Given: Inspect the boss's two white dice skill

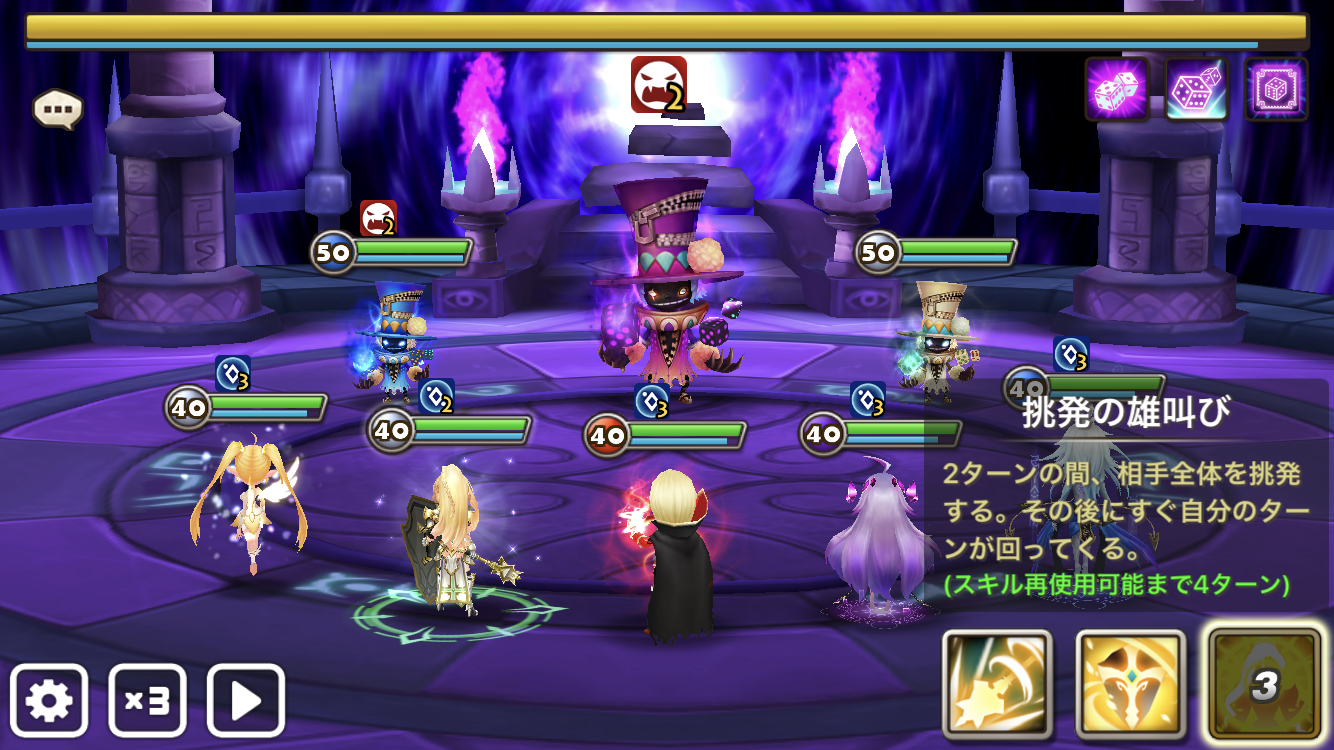Looking at the screenshot, I should pos(1117,89).
